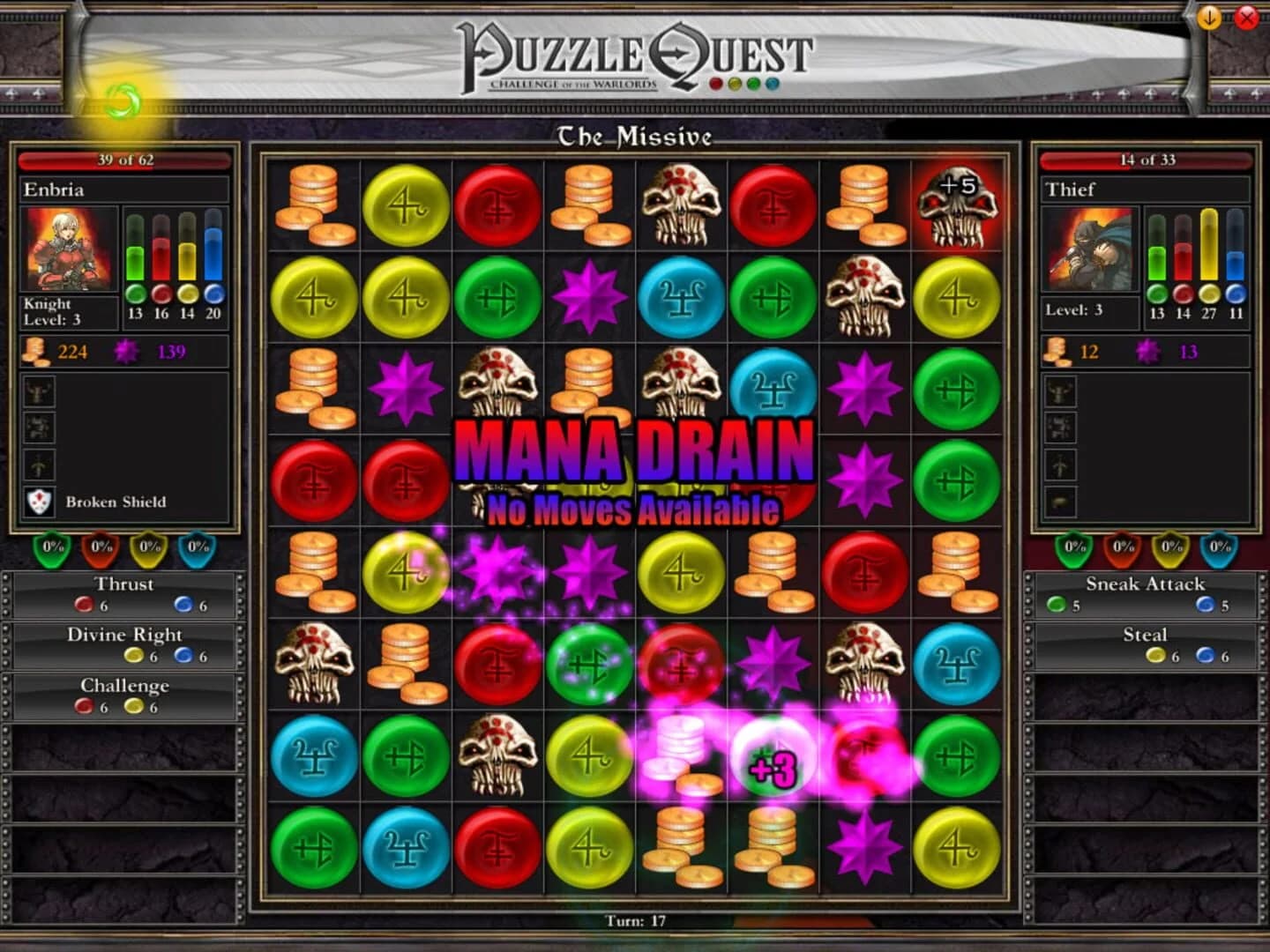Click the red 0% resistance shield under Enbria

[97, 547]
